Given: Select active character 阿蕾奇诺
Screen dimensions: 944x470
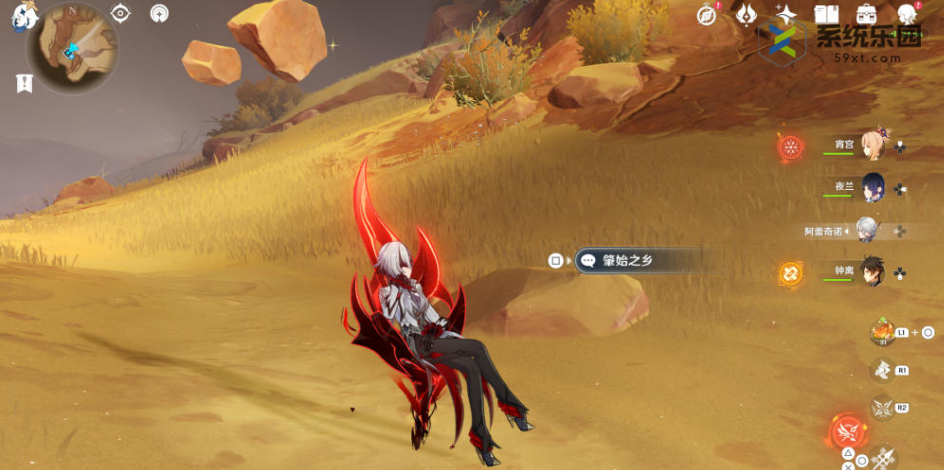Looking at the screenshot, I should tap(866, 230).
